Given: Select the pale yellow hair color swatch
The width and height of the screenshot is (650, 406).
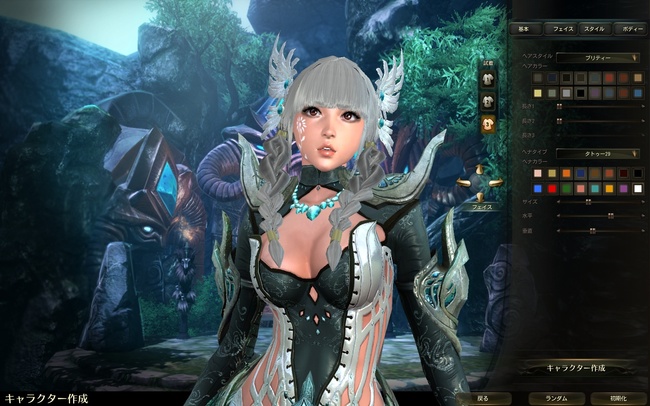Looking at the screenshot, I should point(539,92).
